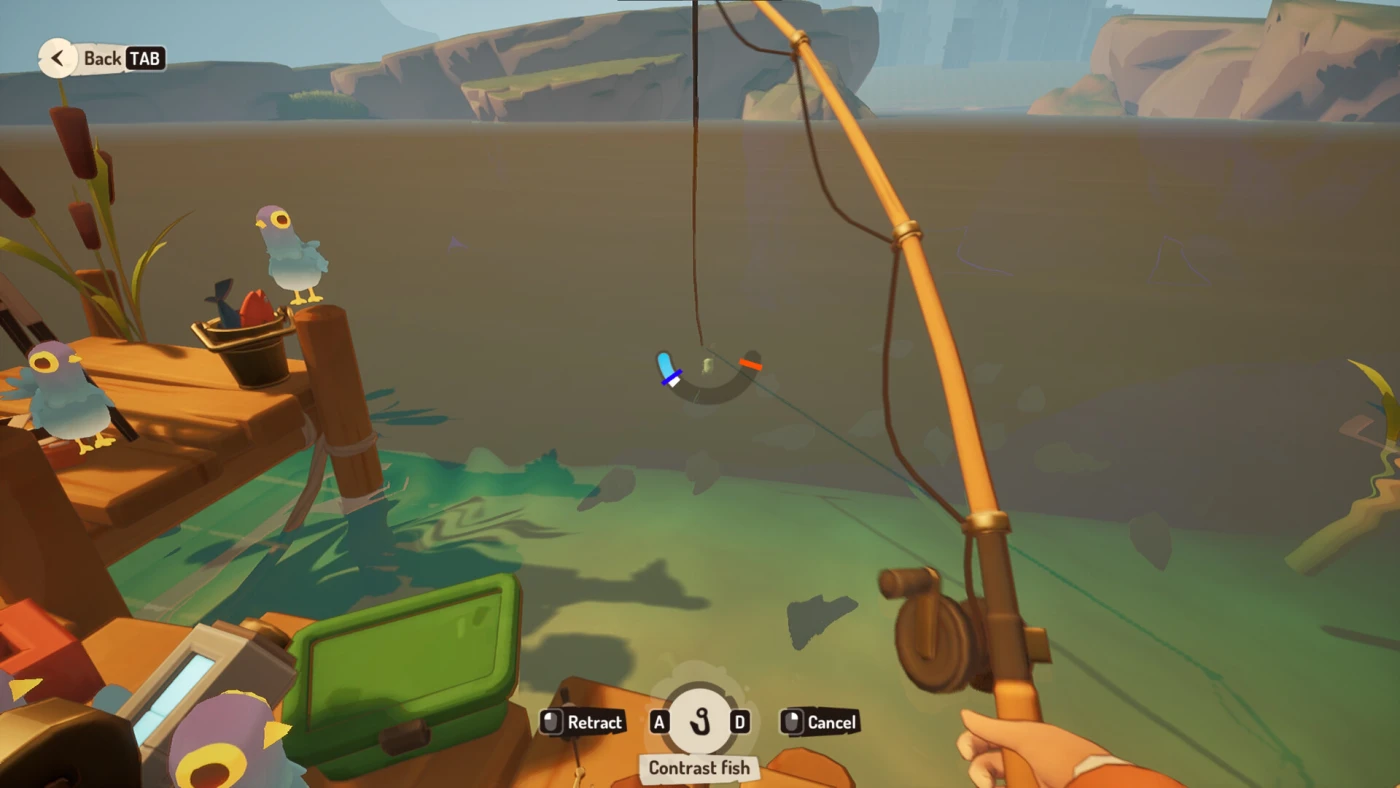The height and width of the screenshot is (788, 1400).
Task: Select the fishing hook icon
Action: click(x=699, y=721)
